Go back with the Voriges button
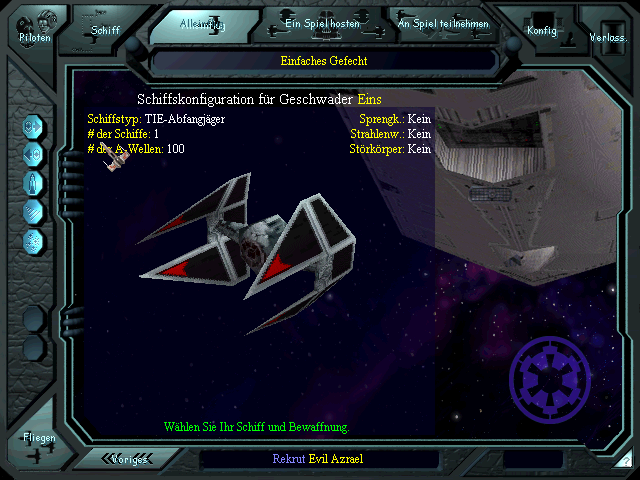The width and height of the screenshot is (640, 480). click(128, 459)
